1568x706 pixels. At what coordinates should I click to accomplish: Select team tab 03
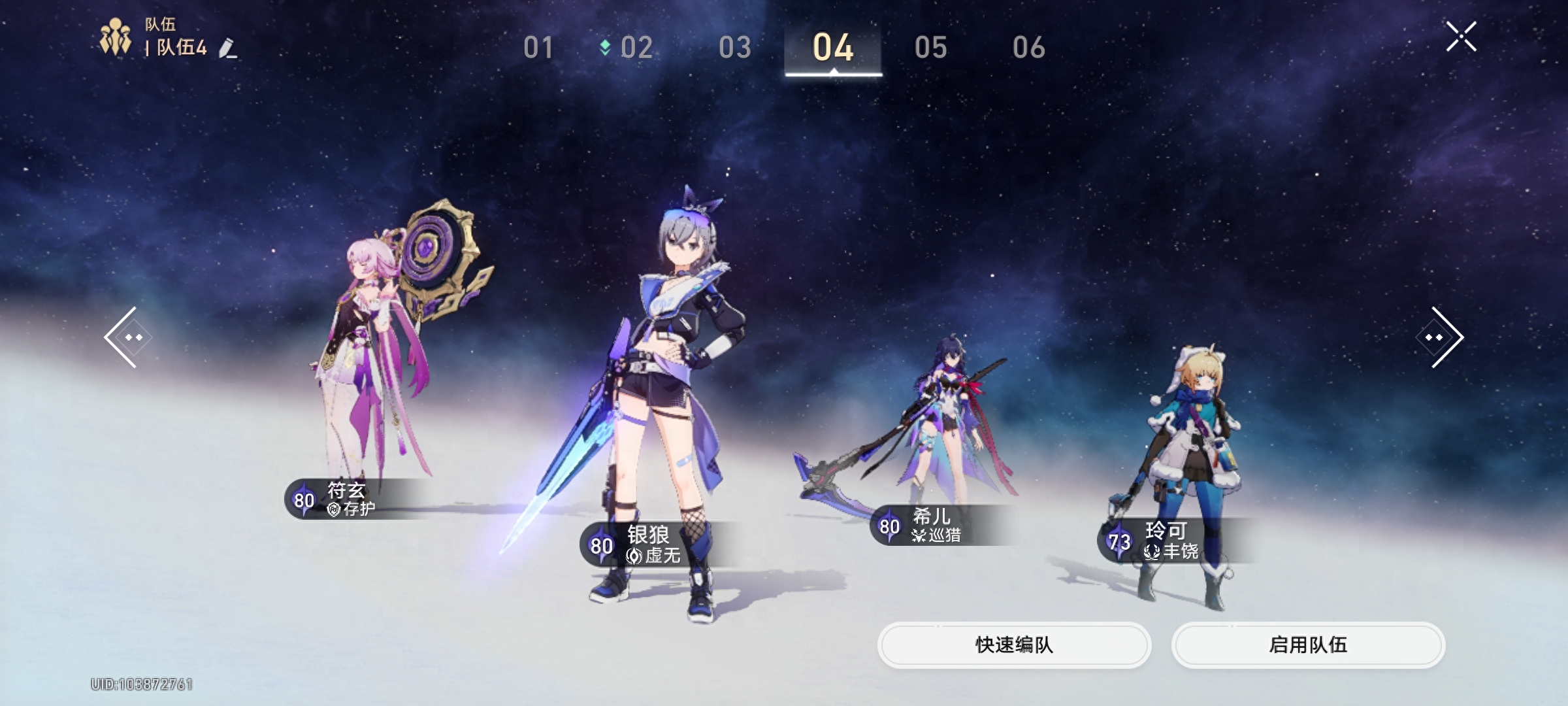pyautogui.click(x=735, y=48)
